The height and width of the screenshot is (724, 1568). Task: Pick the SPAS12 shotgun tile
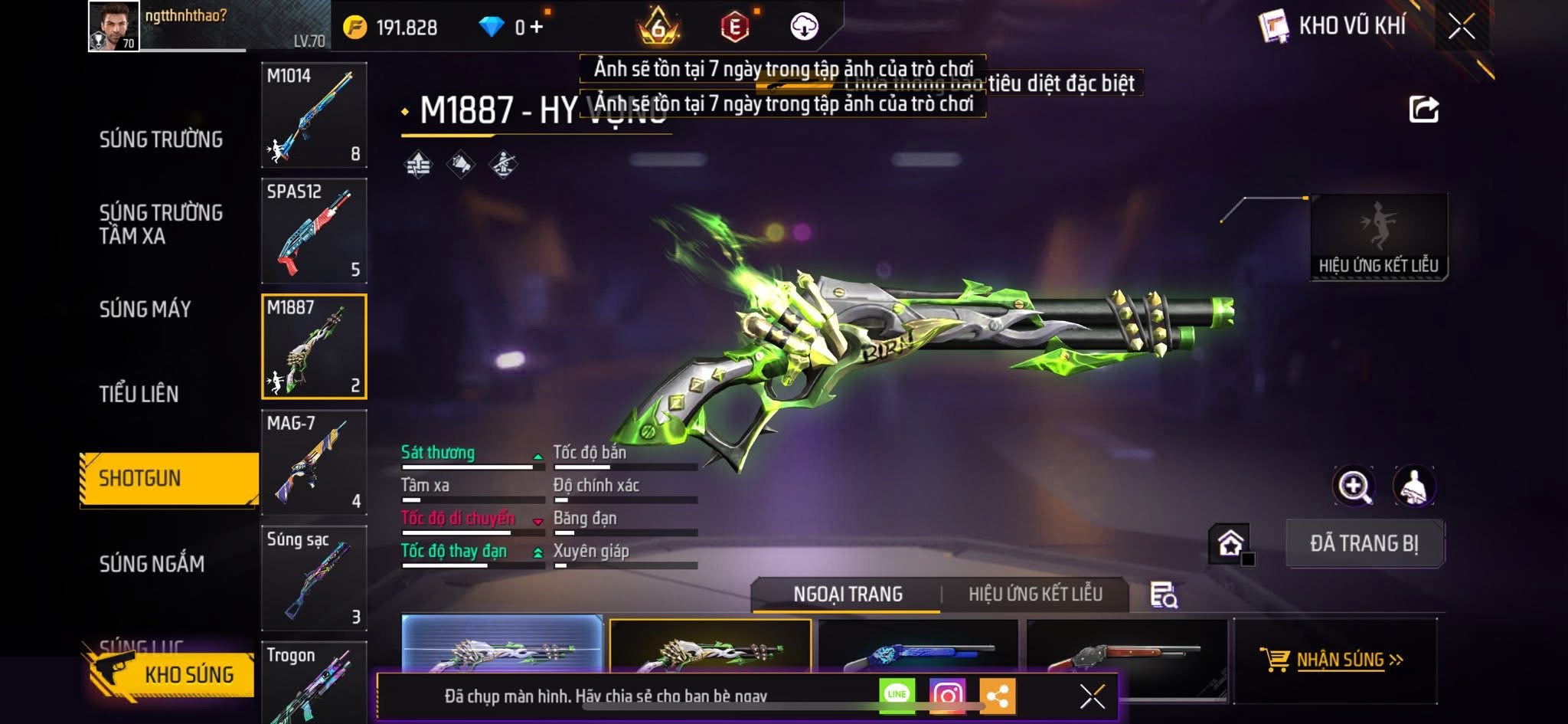[x=314, y=231]
